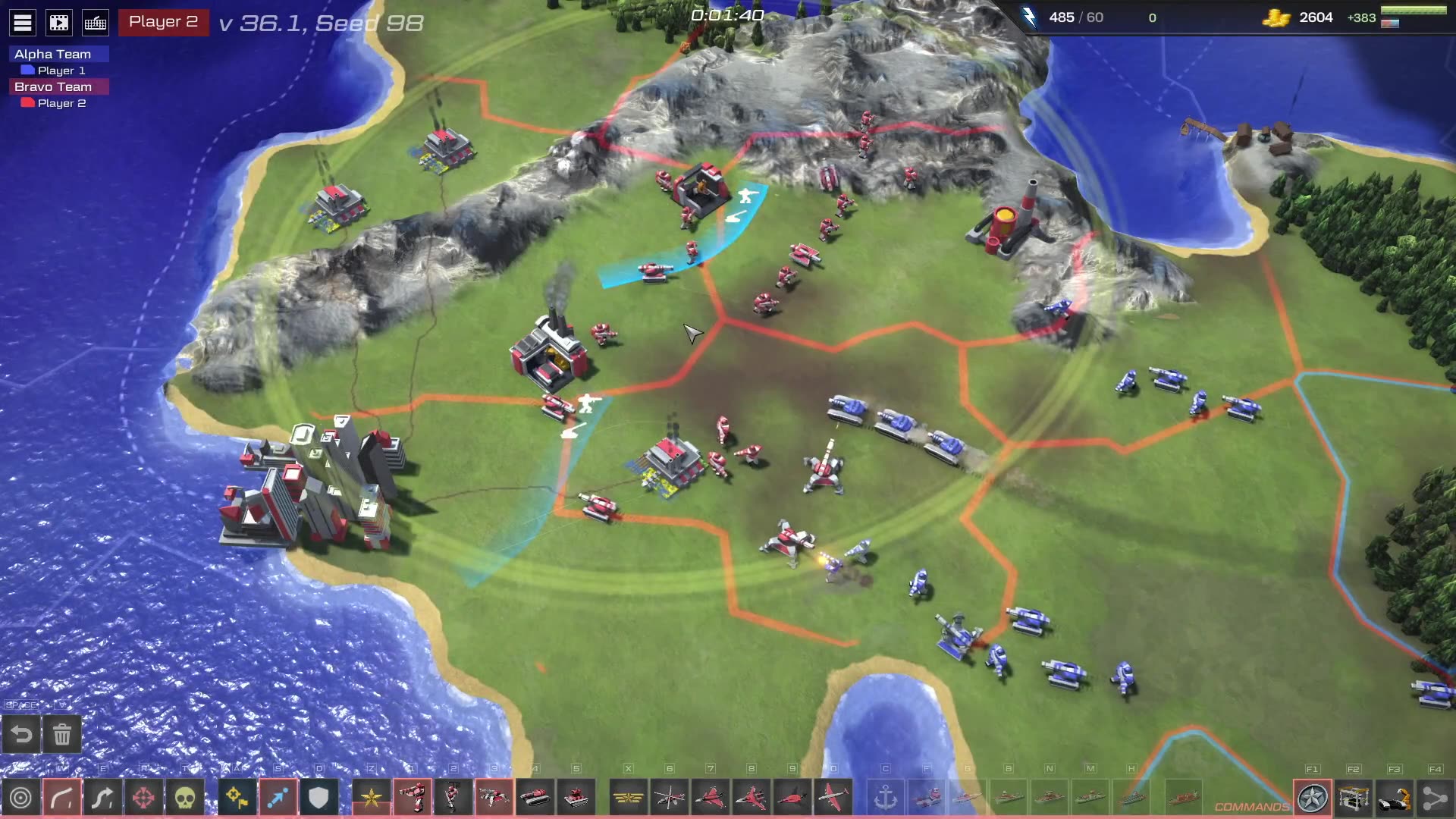Viewport: 1456px width, 819px height.
Task: Switch to the star Commands tab
Action: point(1312,798)
